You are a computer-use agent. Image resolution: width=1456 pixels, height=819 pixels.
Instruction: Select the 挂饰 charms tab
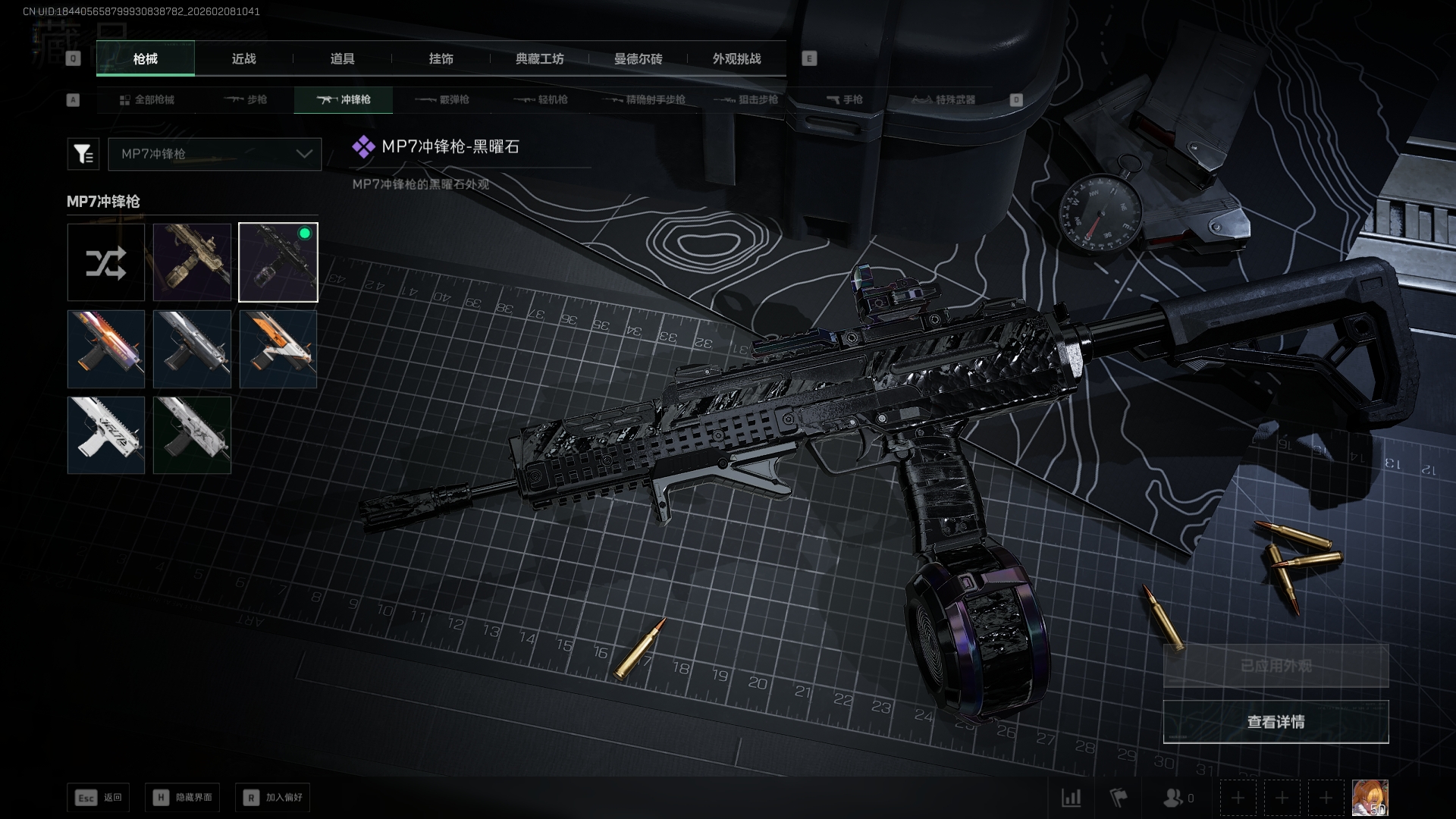click(441, 59)
